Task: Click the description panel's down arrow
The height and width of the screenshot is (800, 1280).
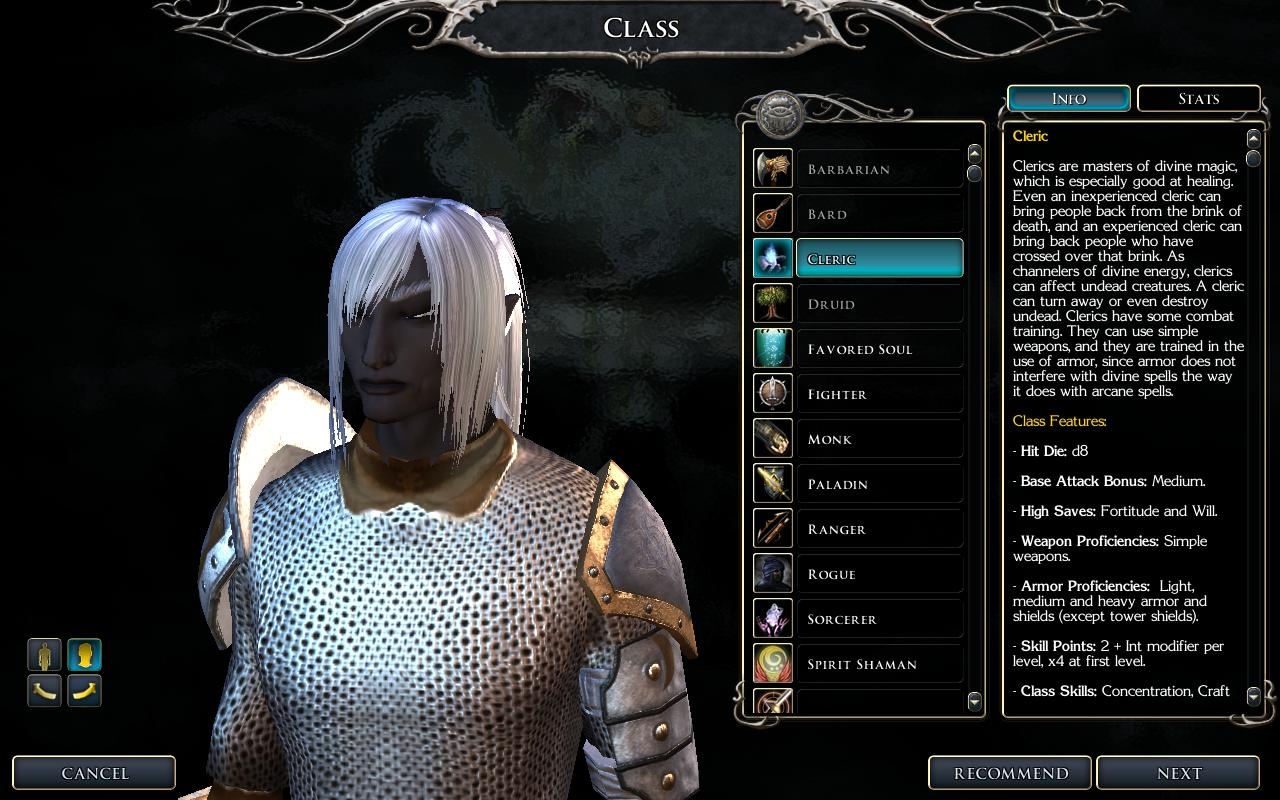Action: tap(1254, 693)
